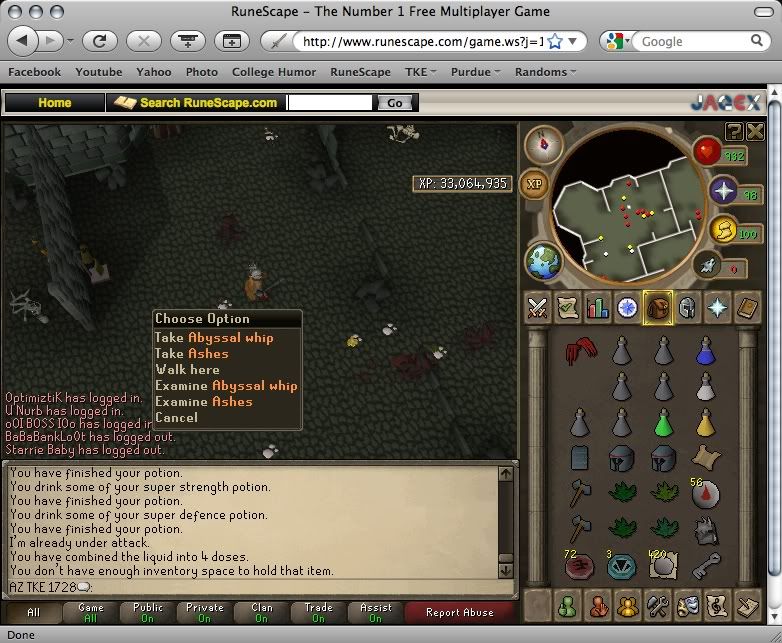Click the Go search button
Screen dimensions: 782x643
point(395,103)
